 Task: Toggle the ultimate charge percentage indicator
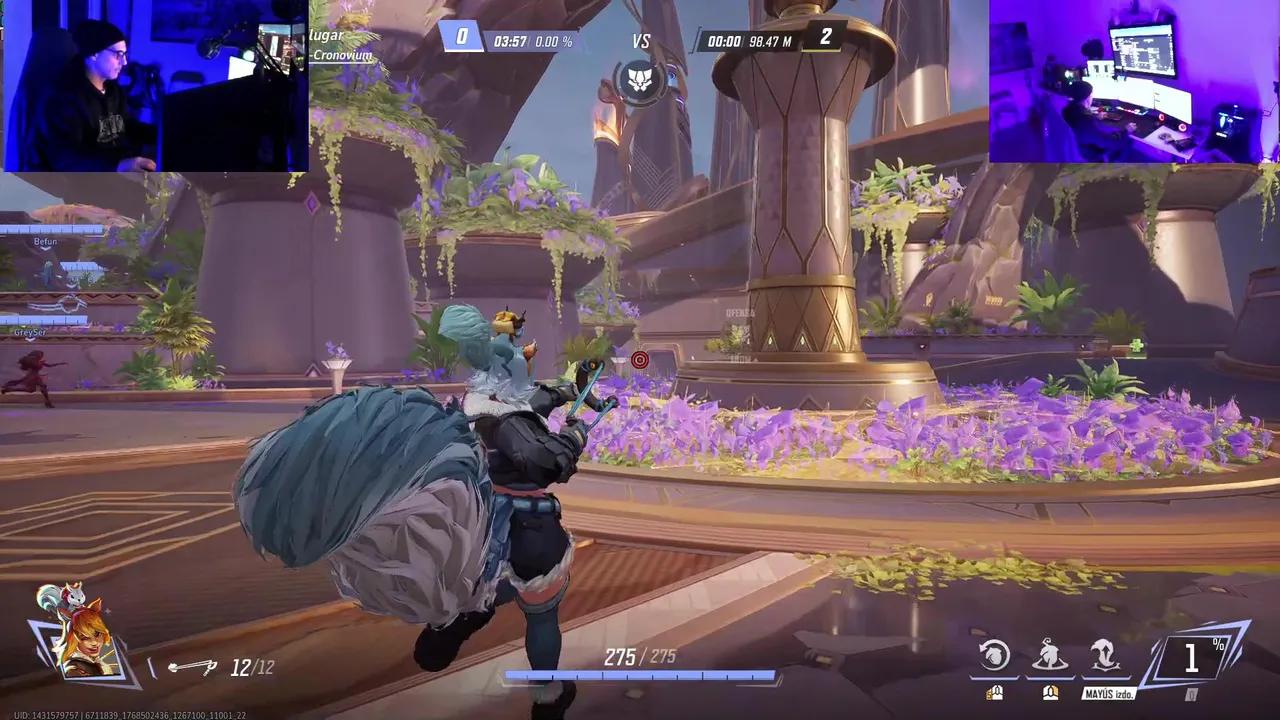(1192, 658)
